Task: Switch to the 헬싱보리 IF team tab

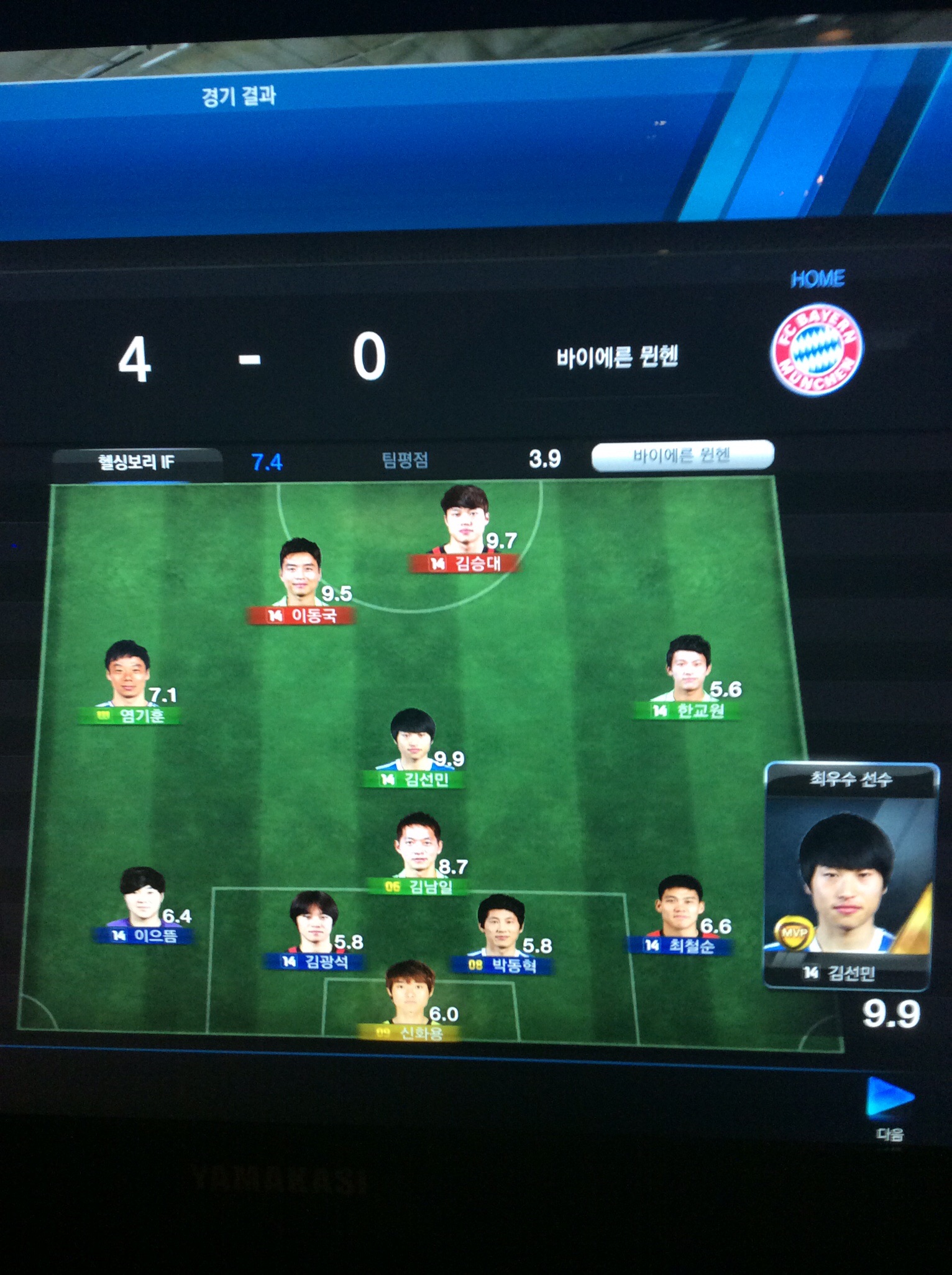Action: [x=137, y=462]
